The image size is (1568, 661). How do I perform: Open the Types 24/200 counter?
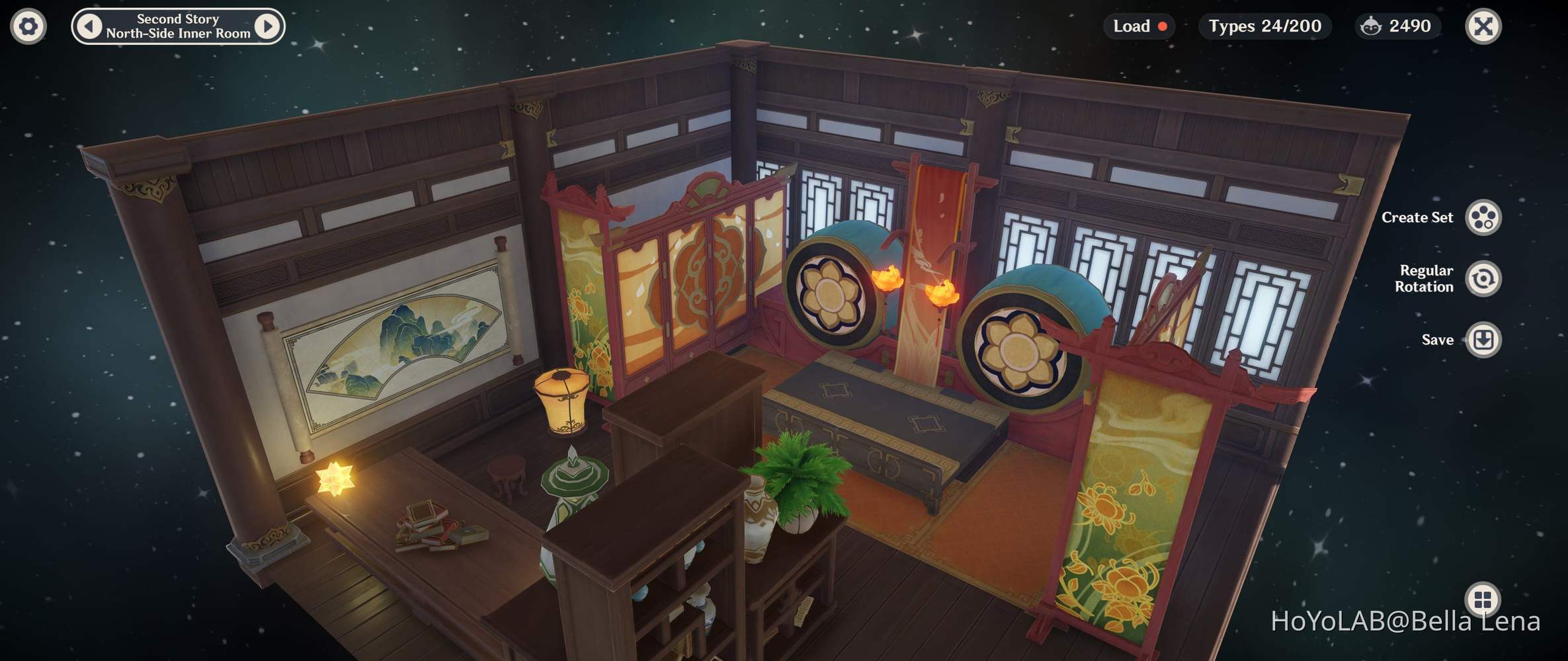1265,26
